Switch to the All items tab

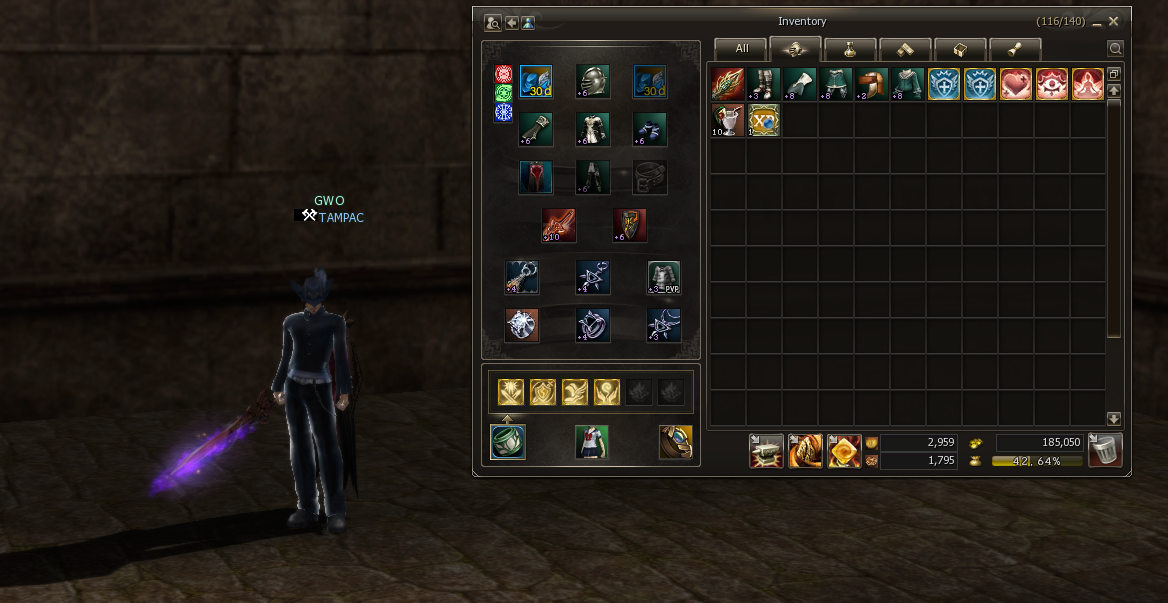741,48
